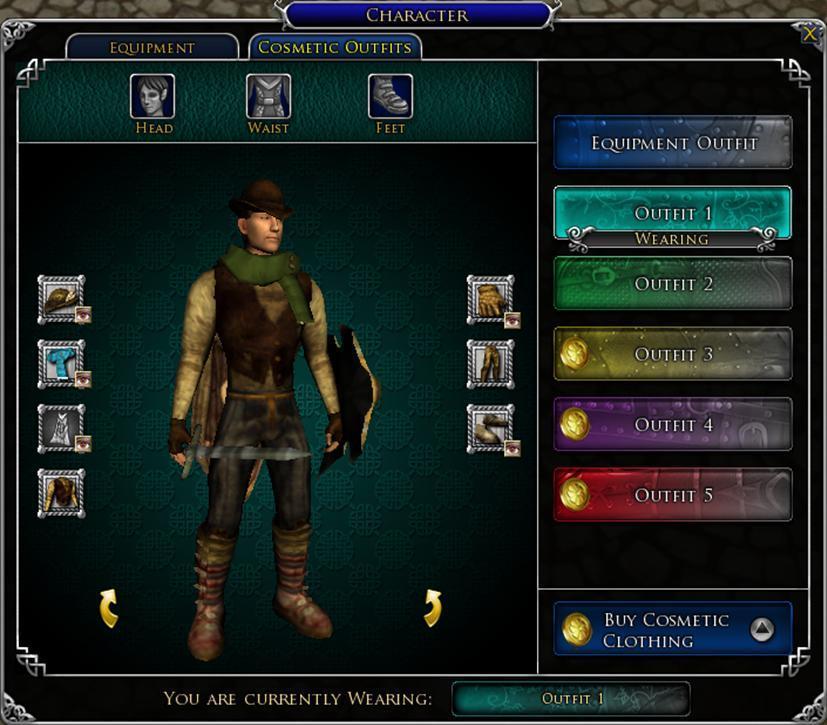
Task: Choose the brown chest jacket slot
Action: point(60,493)
